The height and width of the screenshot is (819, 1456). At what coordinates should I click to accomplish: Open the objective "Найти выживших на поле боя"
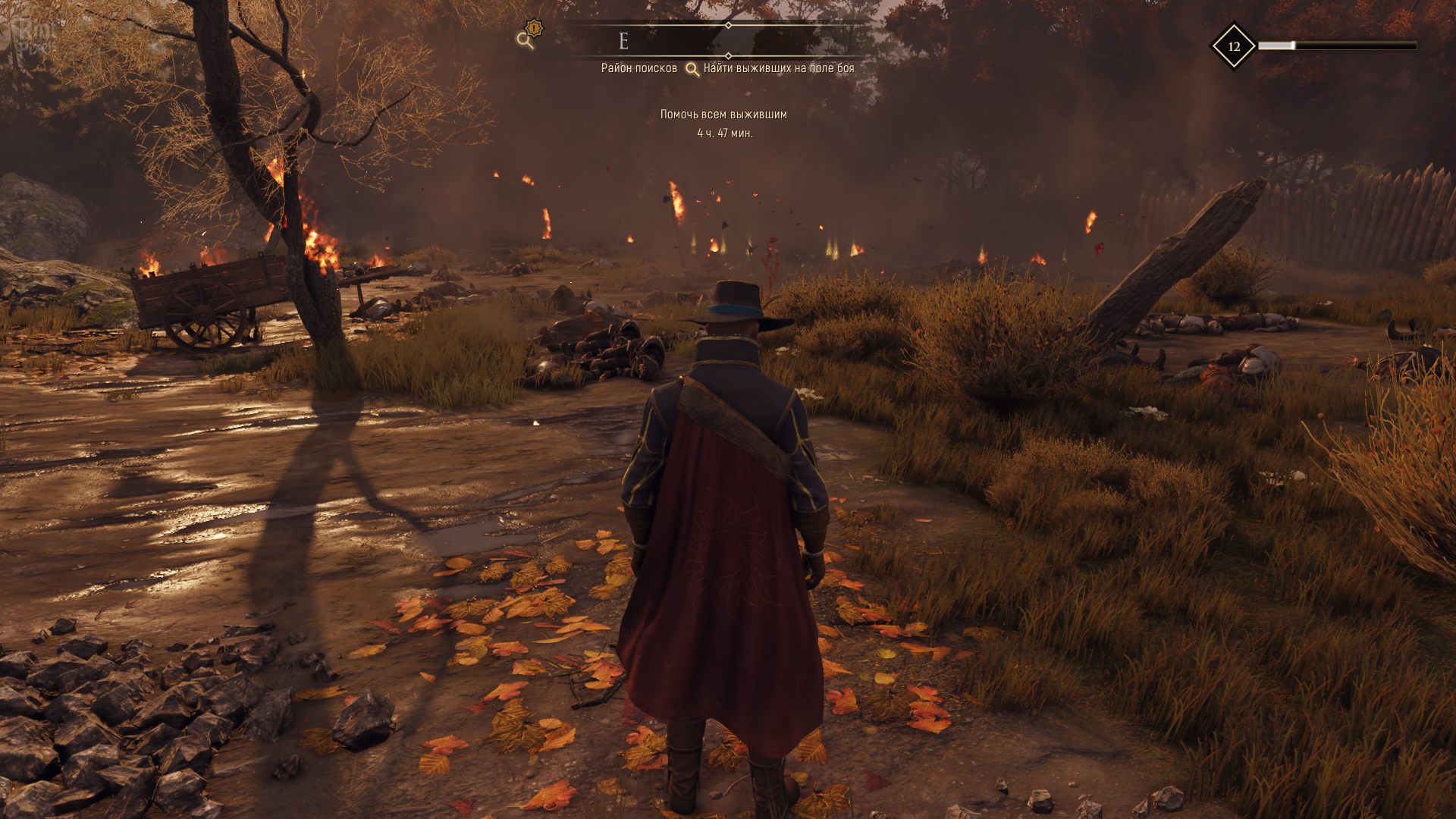coord(778,68)
